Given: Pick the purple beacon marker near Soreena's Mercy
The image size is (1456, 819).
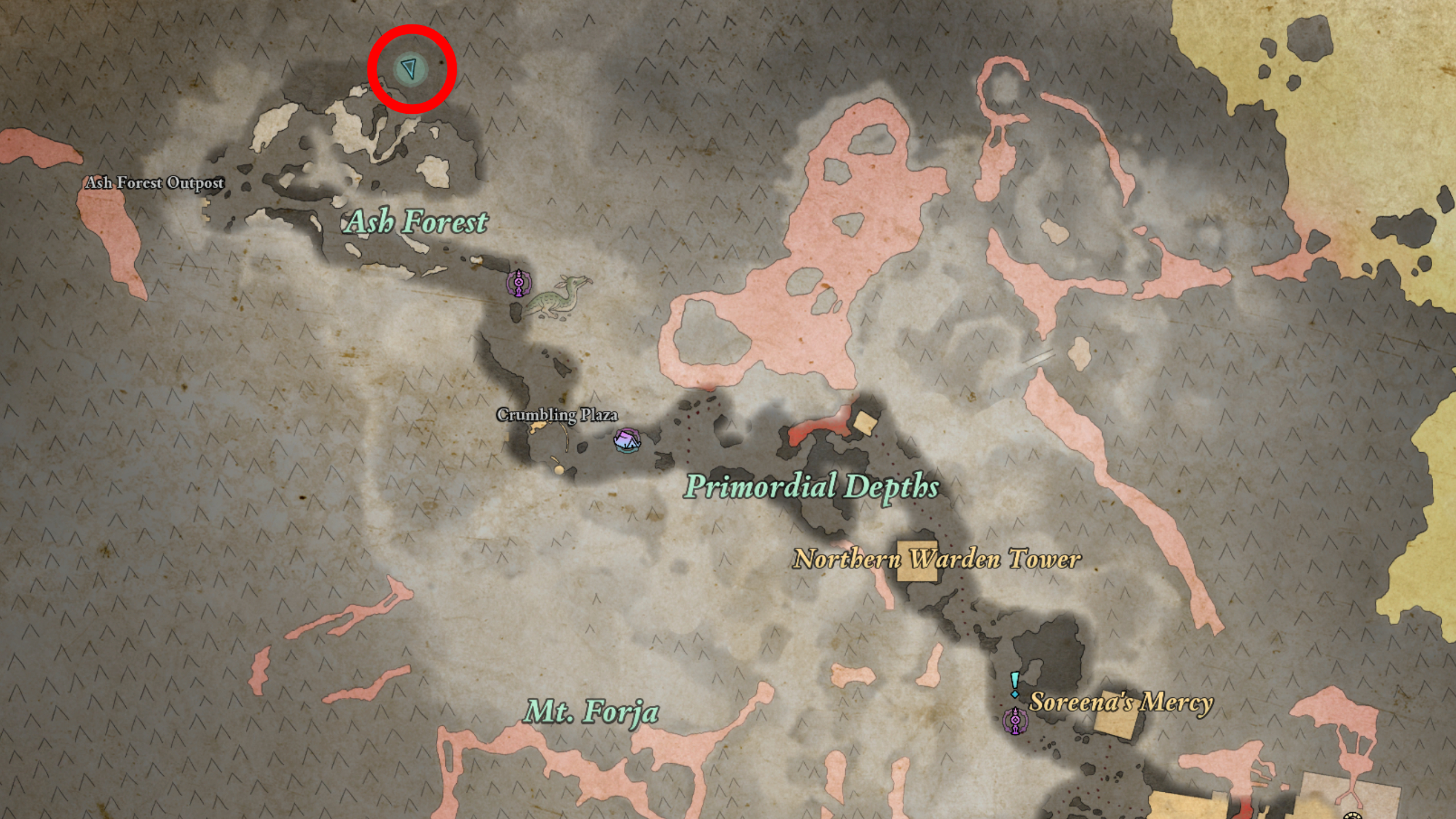Looking at the screenshot, I should tap(1015, 722).
